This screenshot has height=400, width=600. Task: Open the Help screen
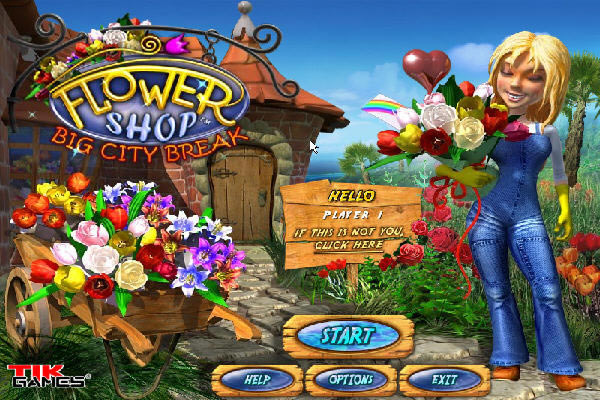(x=256, y=380)
